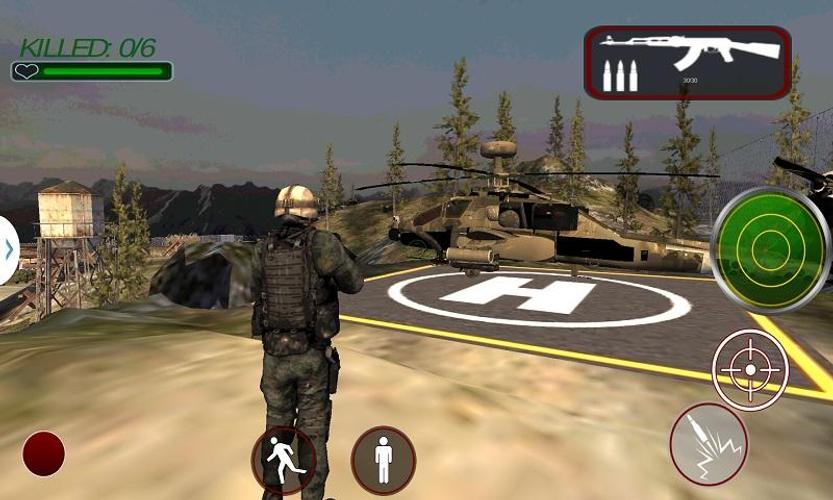Tap the running soldier sprint button

(283, 459)
